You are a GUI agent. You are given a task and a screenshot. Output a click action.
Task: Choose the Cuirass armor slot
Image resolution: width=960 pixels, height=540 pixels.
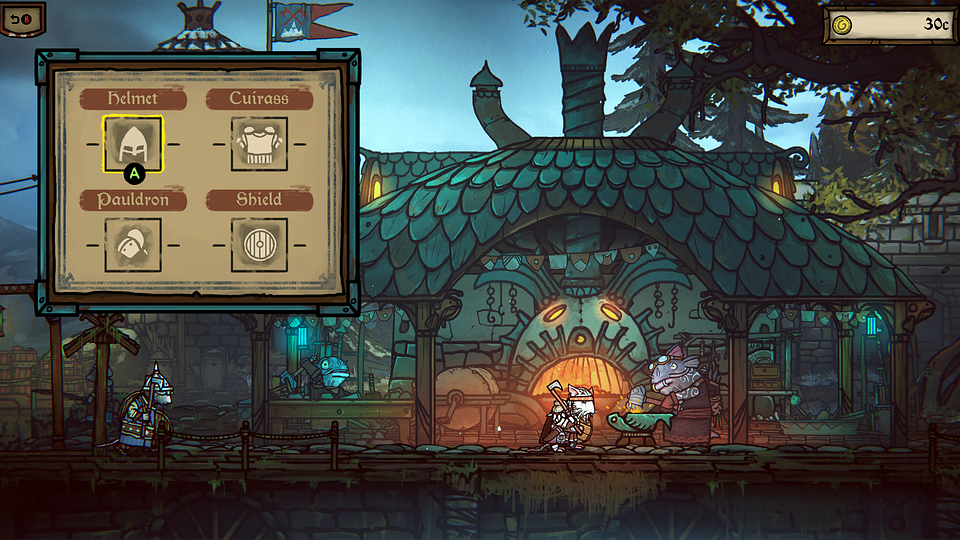pyautogui.click(x=259, y=144)
